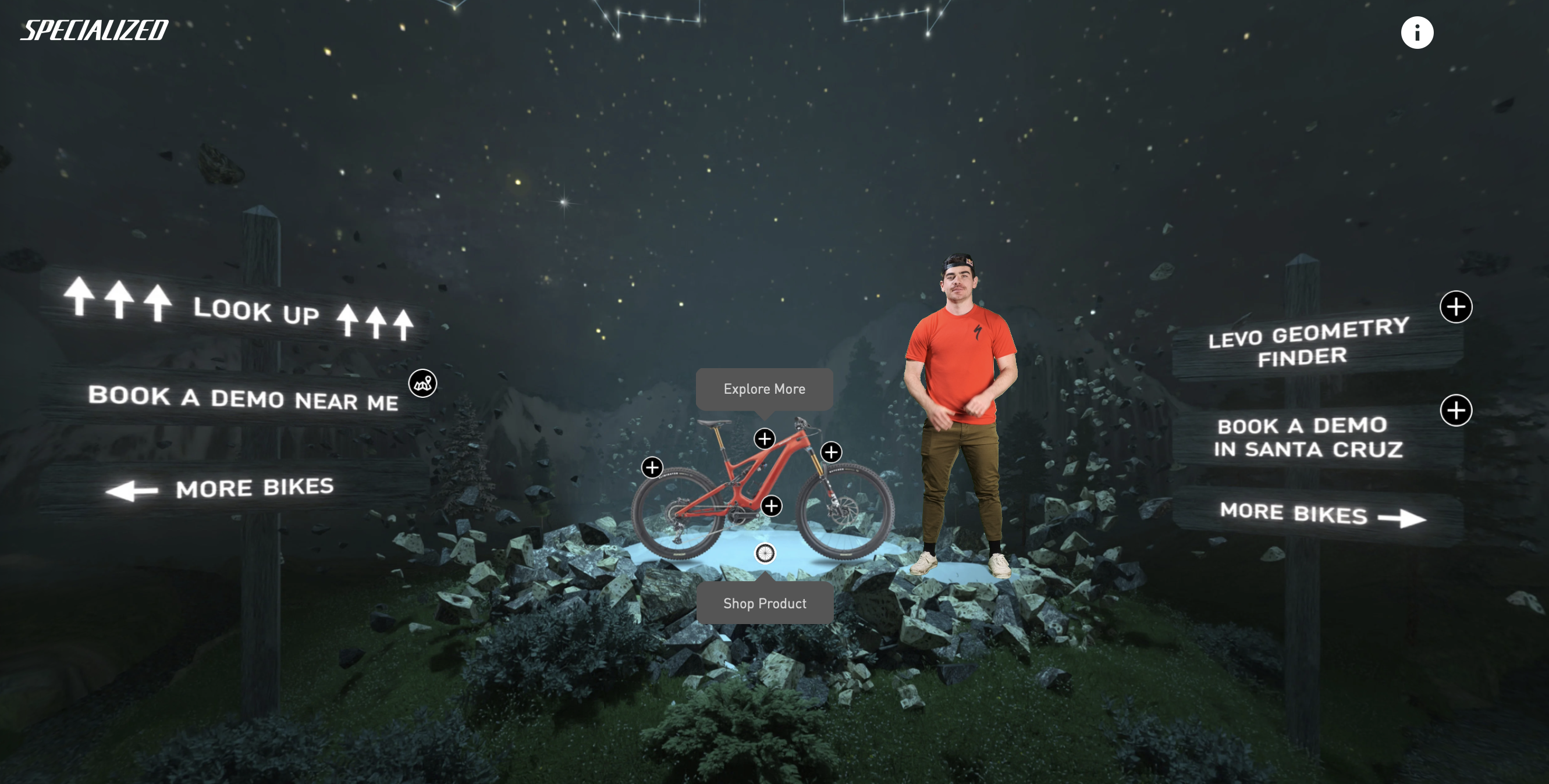Activate the plus hotspot on the bike's top tube
The height and width of the screenshot is (784, 1549).
point(764,439)
